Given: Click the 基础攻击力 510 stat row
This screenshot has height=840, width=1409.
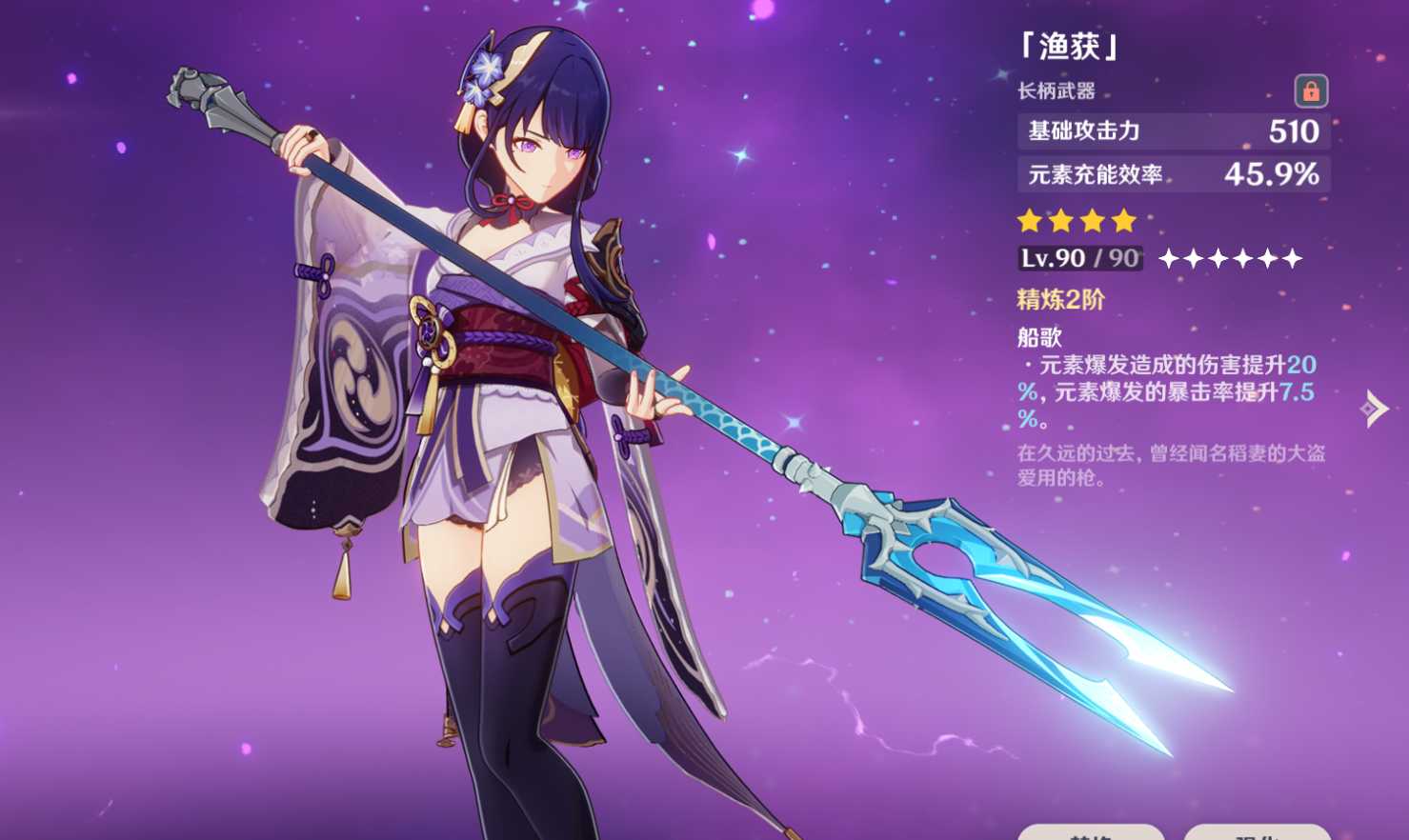Looking at the screenshot, I should (1172, 130).
